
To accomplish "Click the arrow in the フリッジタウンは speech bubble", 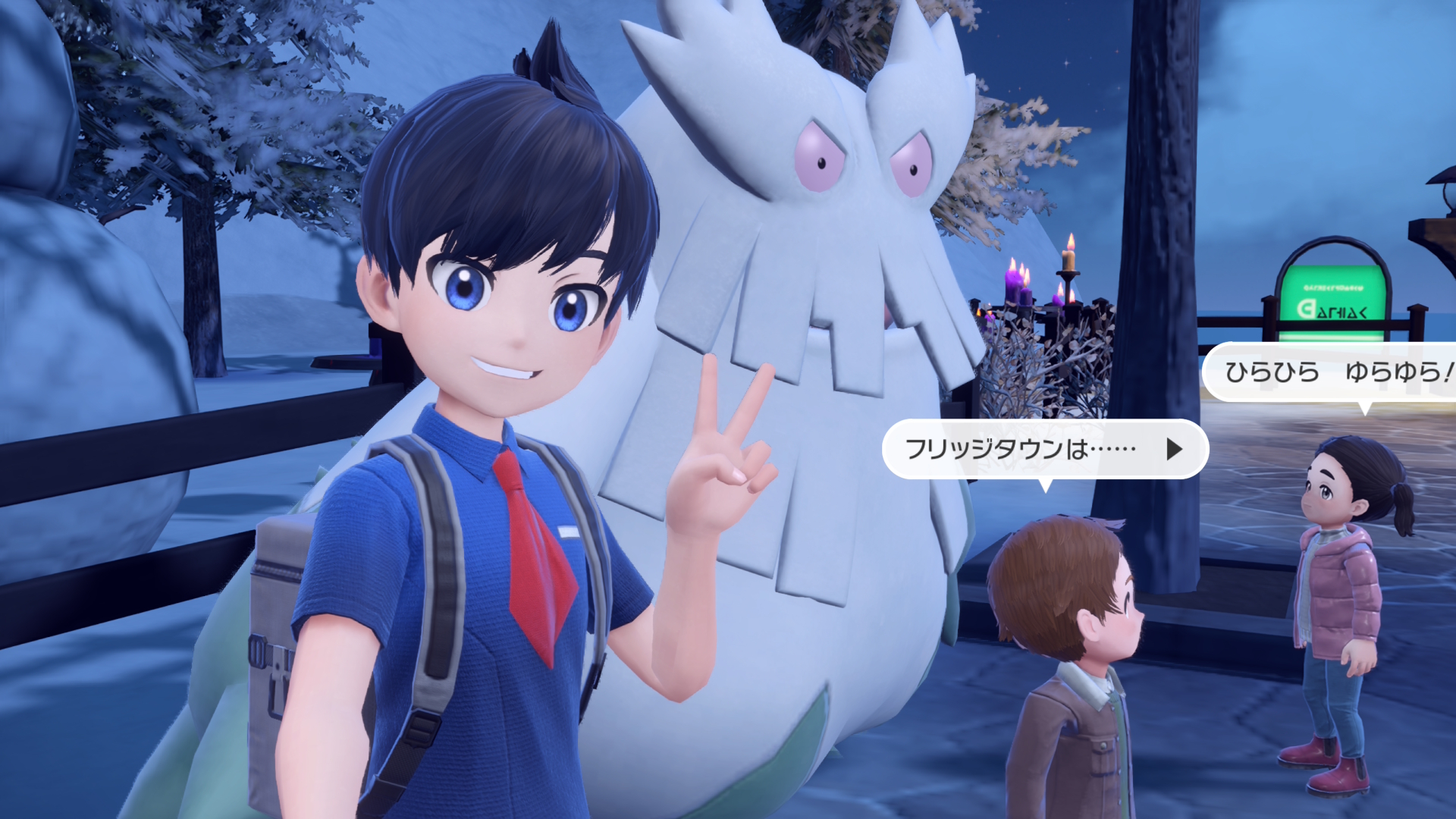I will pyautogui.click(x=1174, y=449).
